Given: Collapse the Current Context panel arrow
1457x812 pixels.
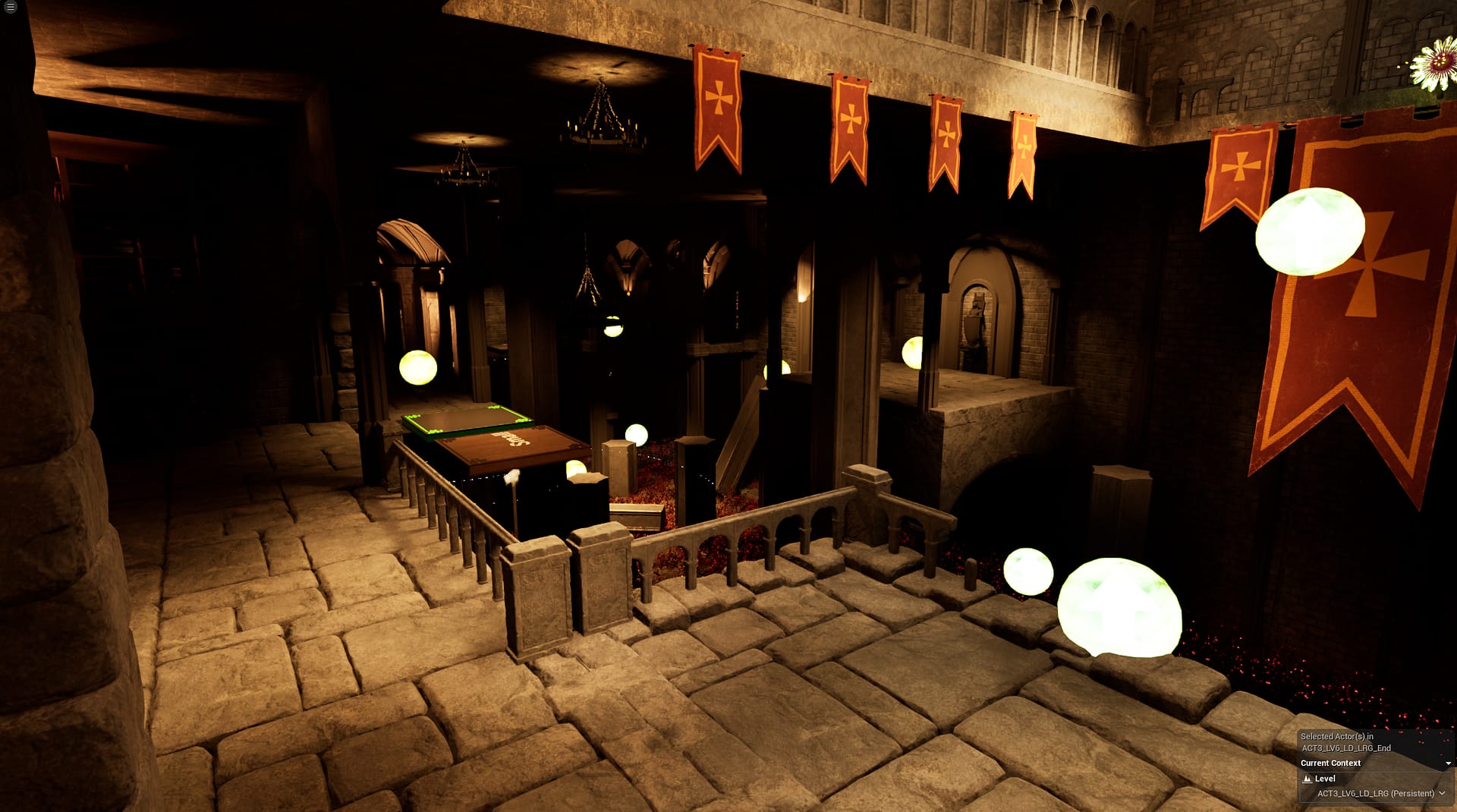Looking at the screenshot, I should pos(1448,763).
